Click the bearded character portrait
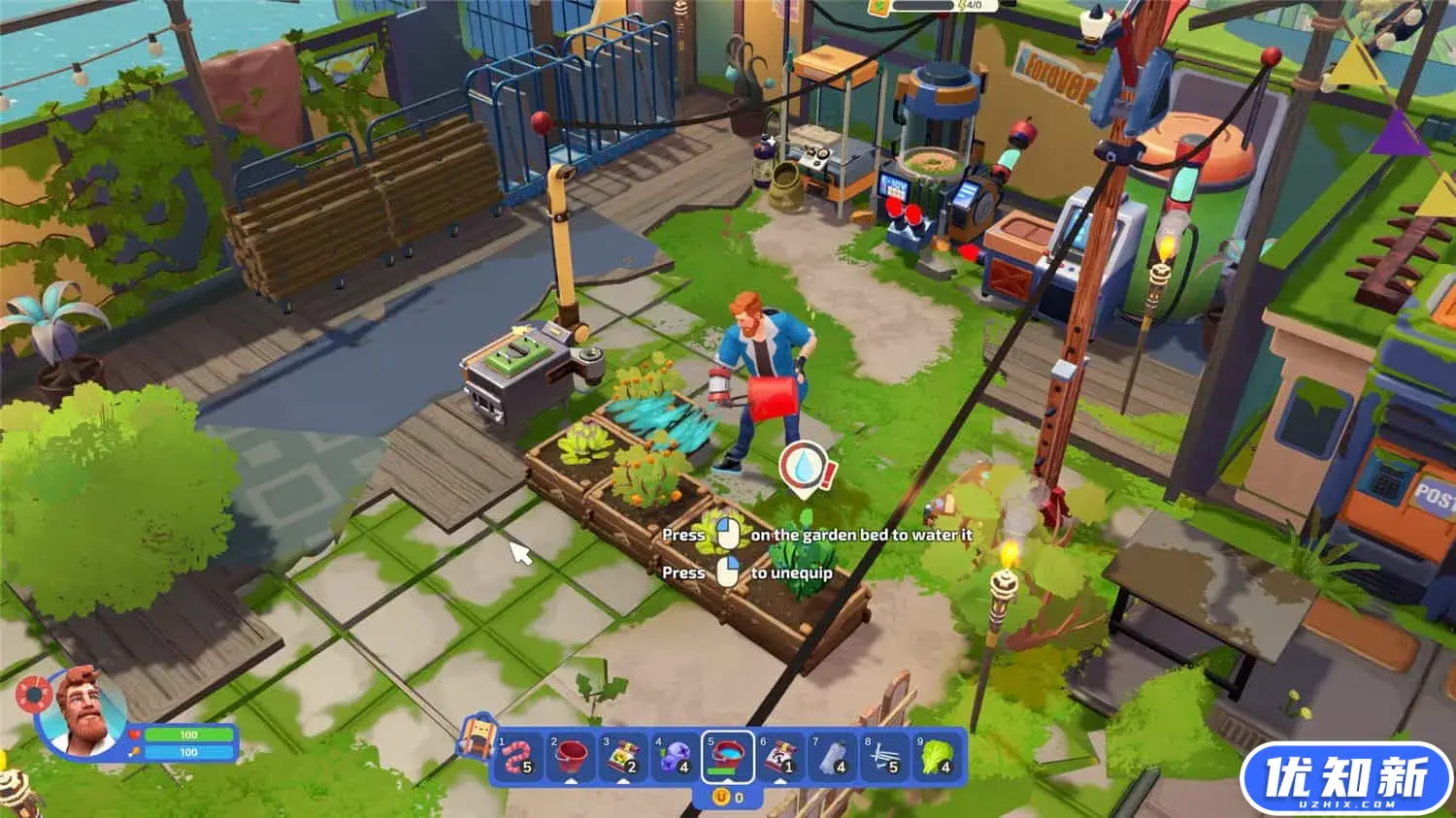 pyautogui.click(x=82, y=709)
